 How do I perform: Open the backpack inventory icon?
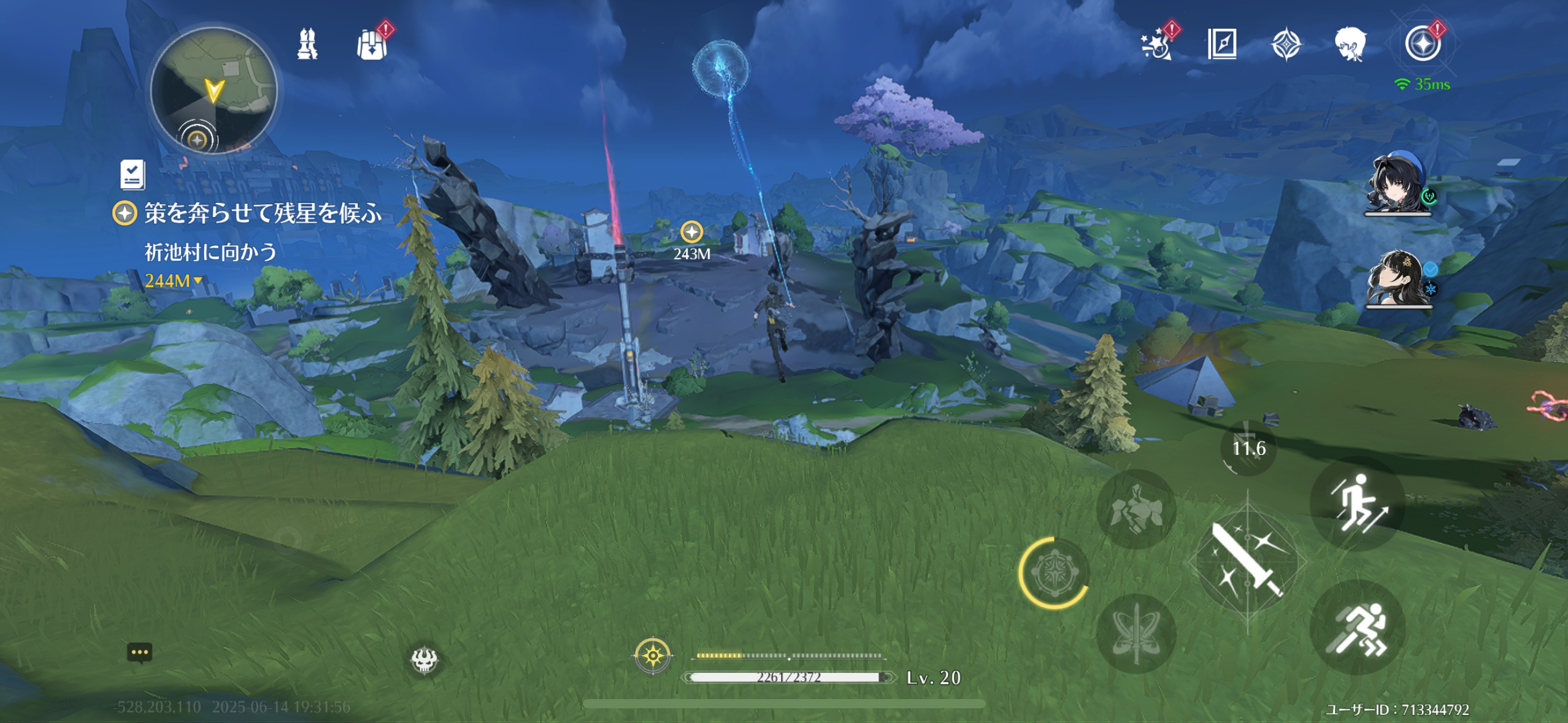(x=372, y=44)
